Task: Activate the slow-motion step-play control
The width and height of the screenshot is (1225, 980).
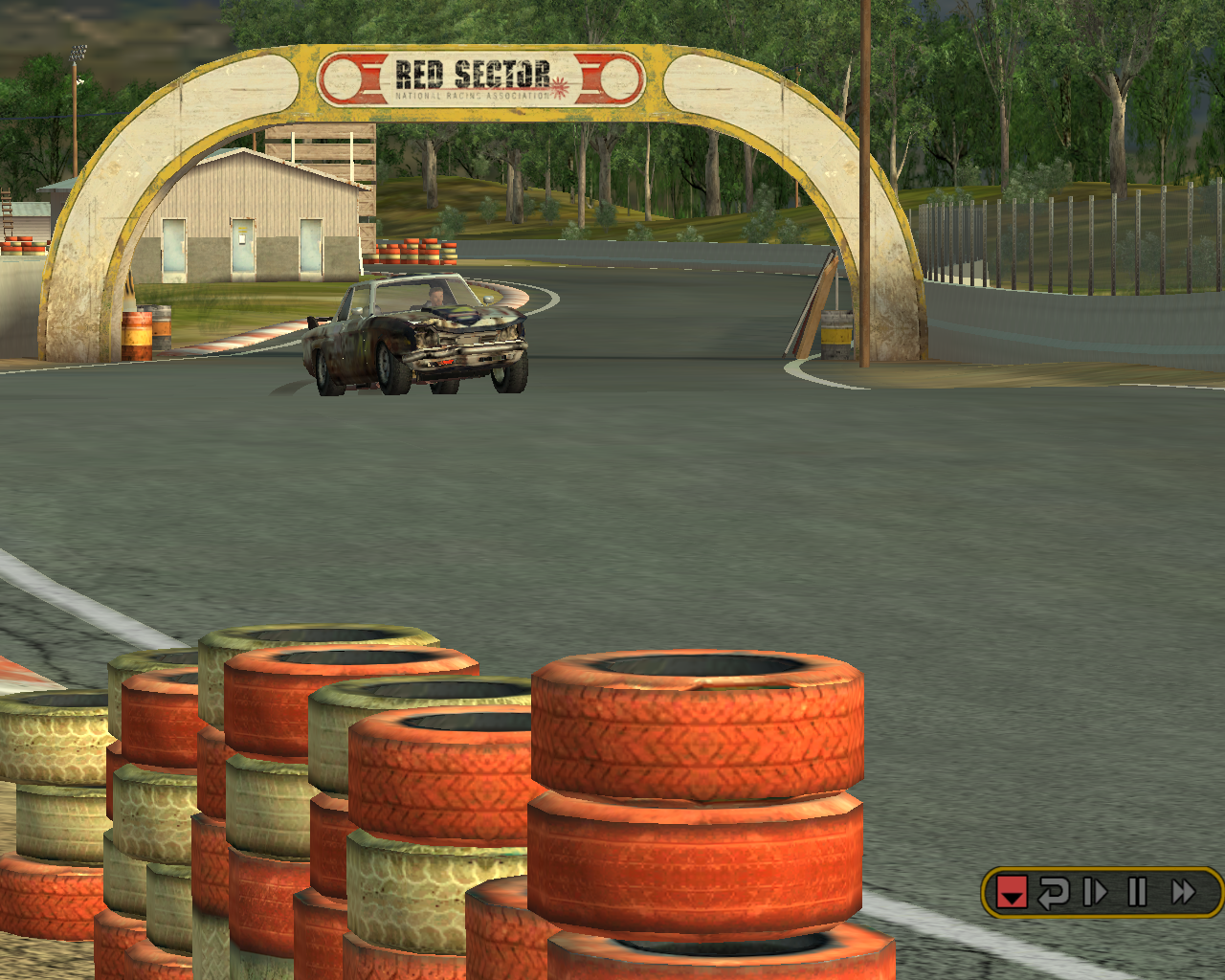Action: 1095,893
